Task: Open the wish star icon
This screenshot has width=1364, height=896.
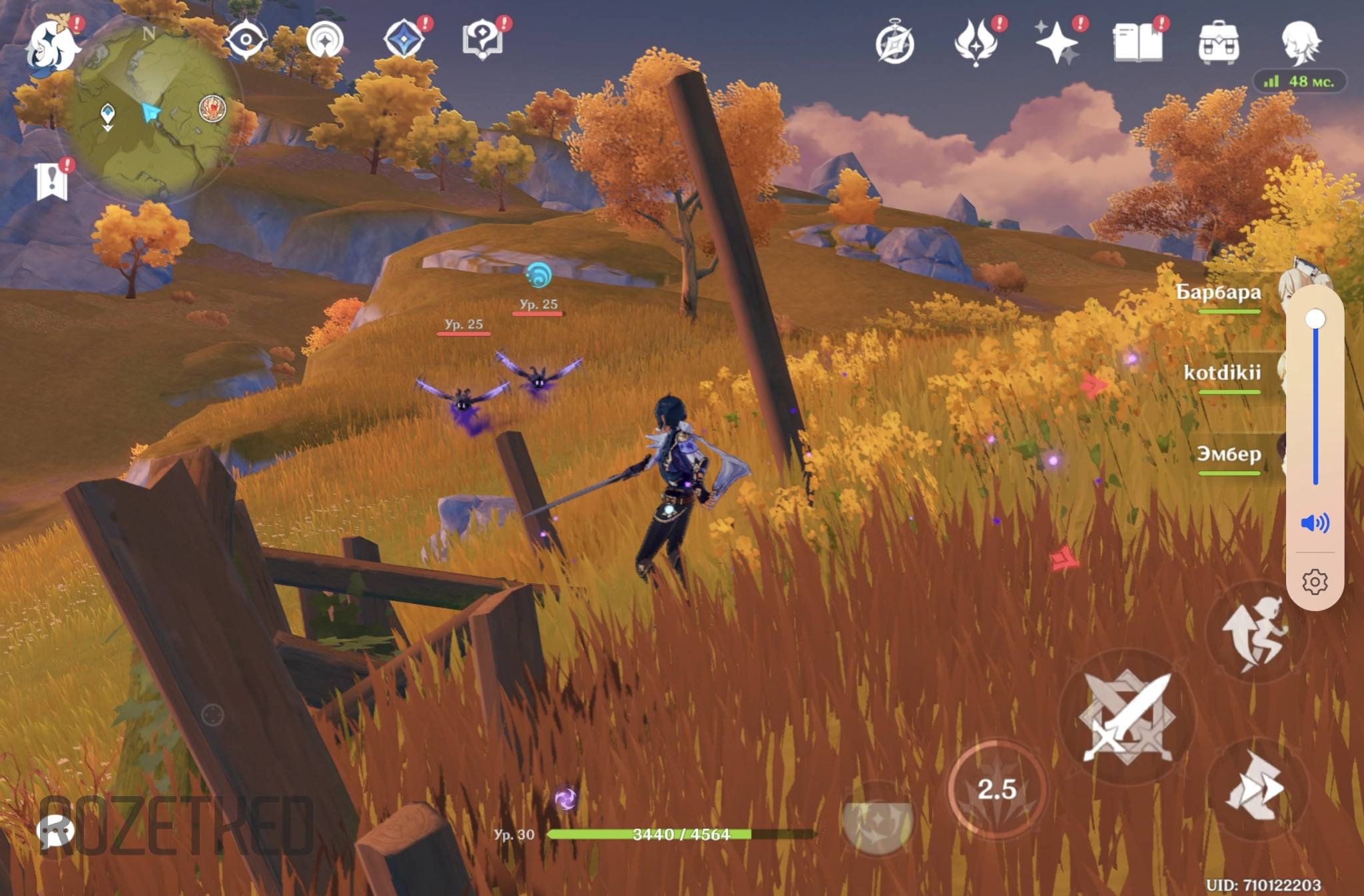Action: point(1057,42)
